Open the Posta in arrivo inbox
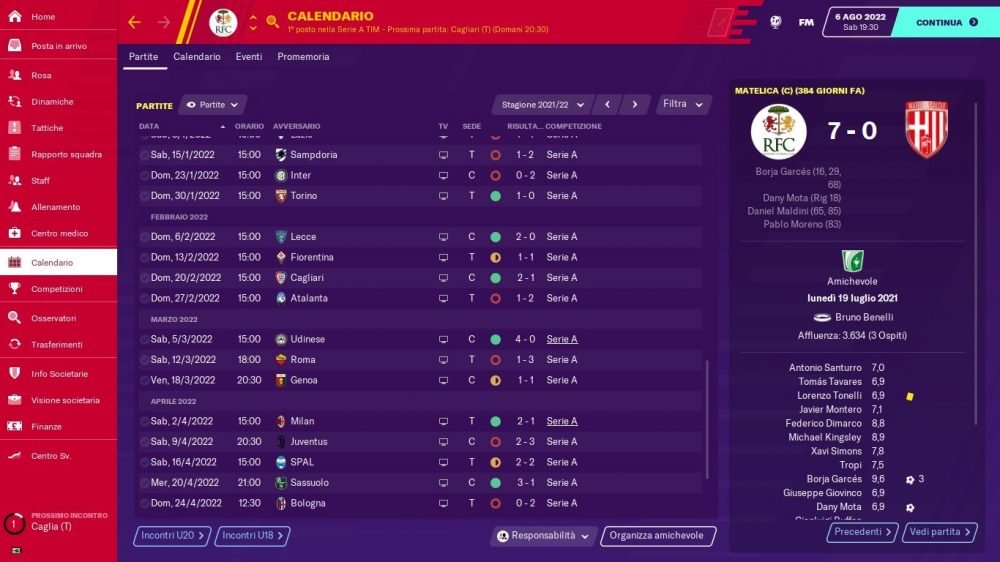Screen dimensions: 1000x562 [x=58, y=46]
